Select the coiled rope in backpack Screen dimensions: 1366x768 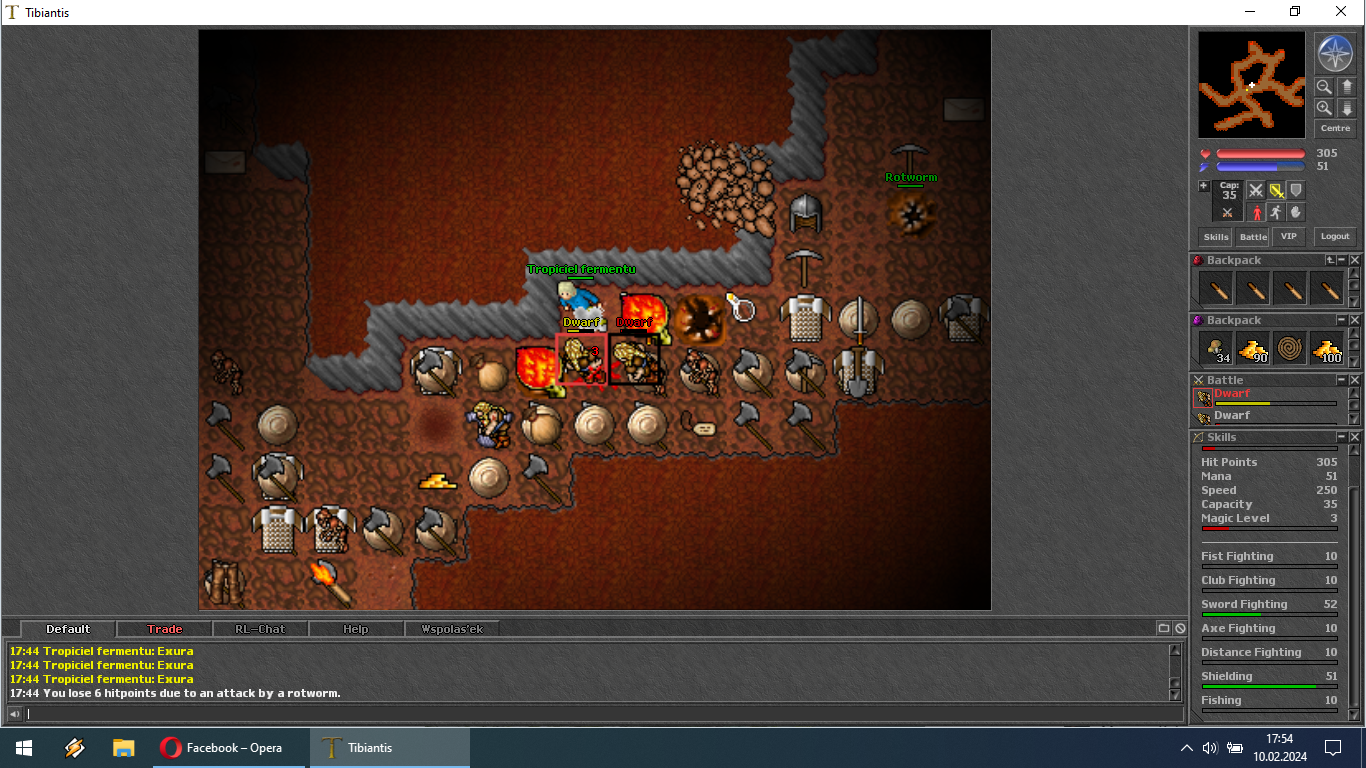(1290, 348)
